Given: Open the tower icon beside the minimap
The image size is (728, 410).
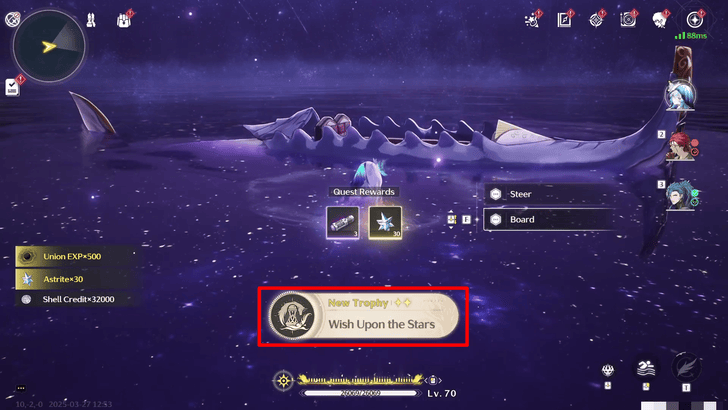Looking at the screenshot, I should (x=91, y=18).
